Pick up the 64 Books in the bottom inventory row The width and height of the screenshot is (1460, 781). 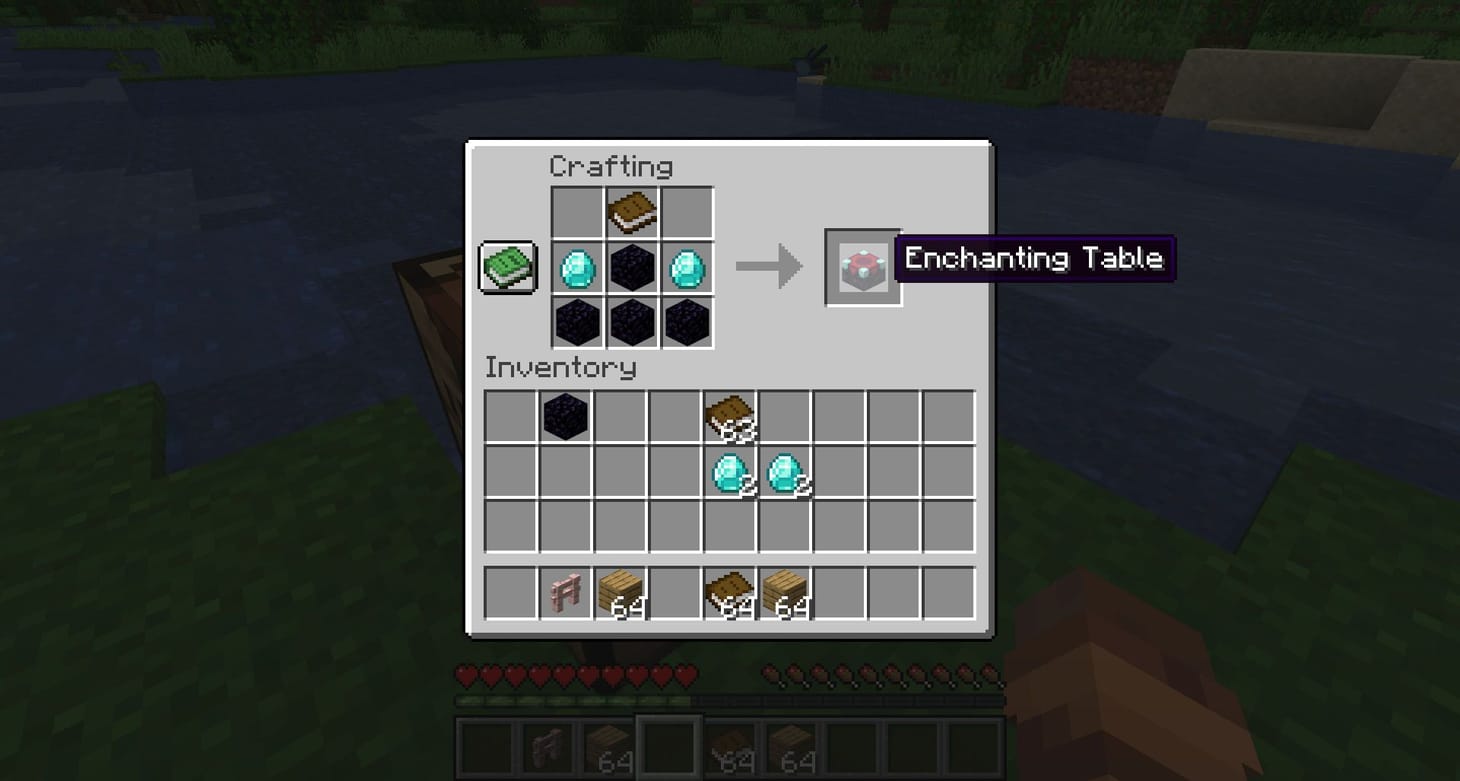731,590
